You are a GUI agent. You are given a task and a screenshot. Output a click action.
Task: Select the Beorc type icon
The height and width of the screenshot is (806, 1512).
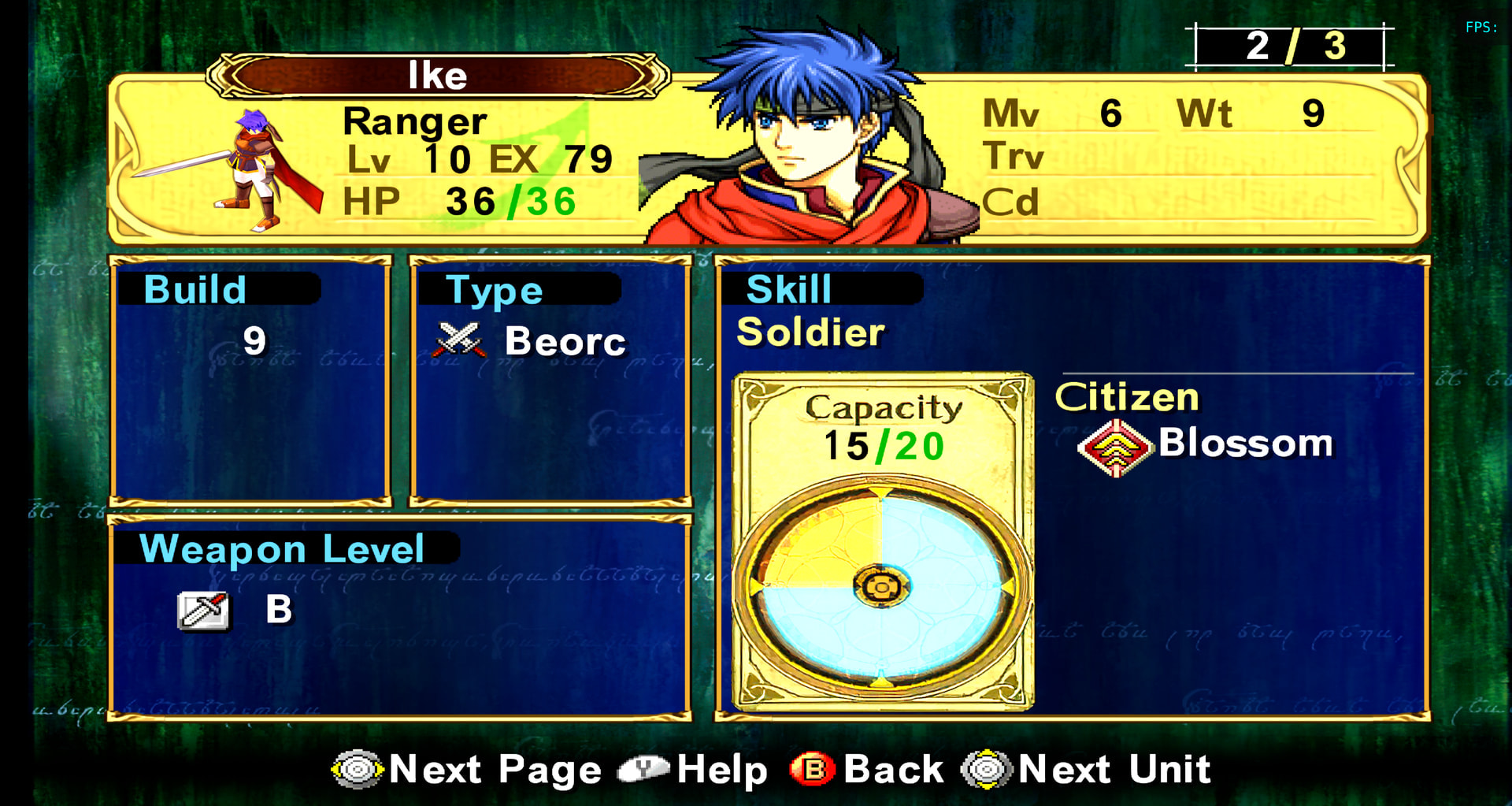tap(460, 340)
